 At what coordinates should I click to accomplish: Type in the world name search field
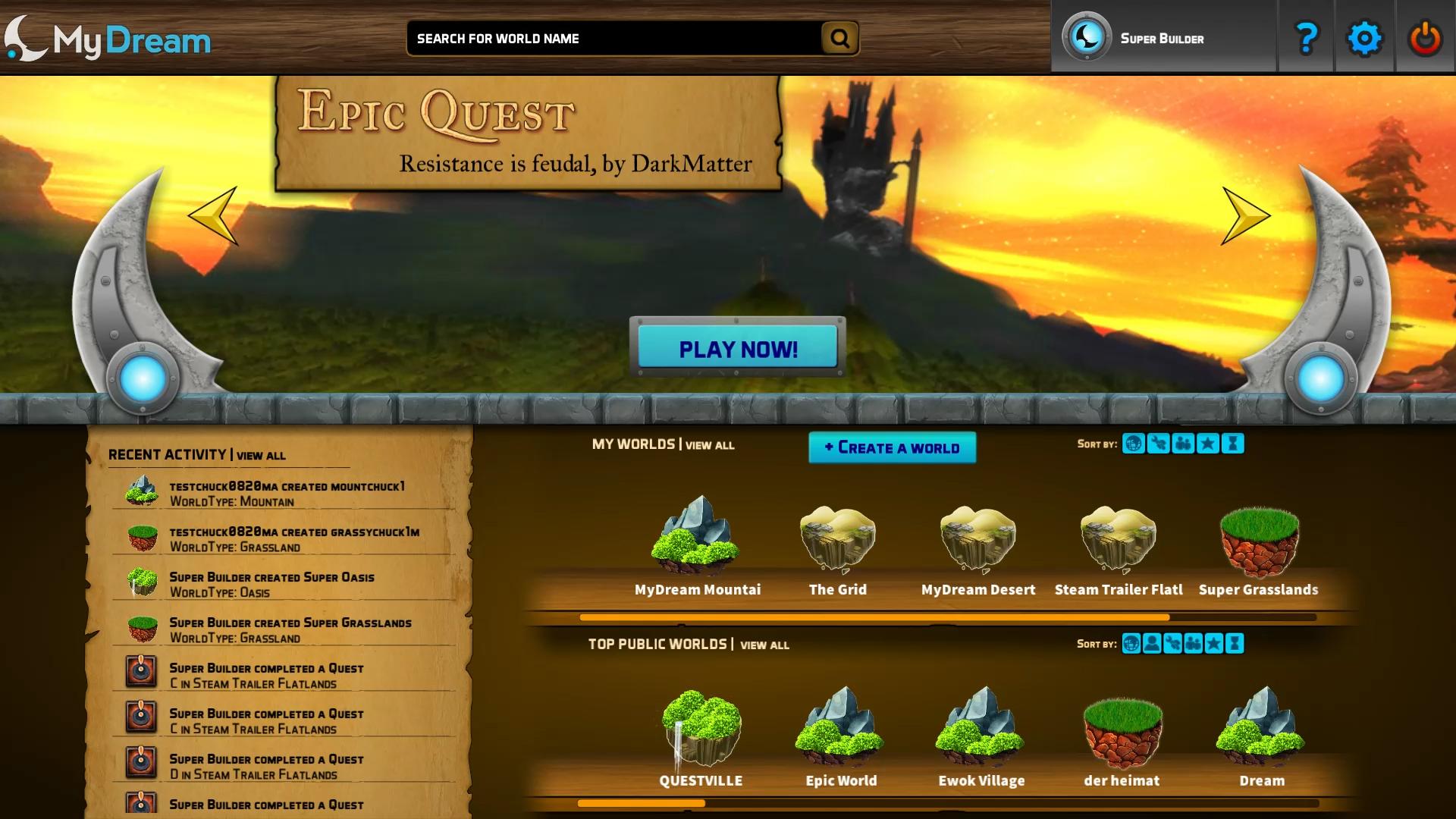pyautogui.click(x=614, y=39)
